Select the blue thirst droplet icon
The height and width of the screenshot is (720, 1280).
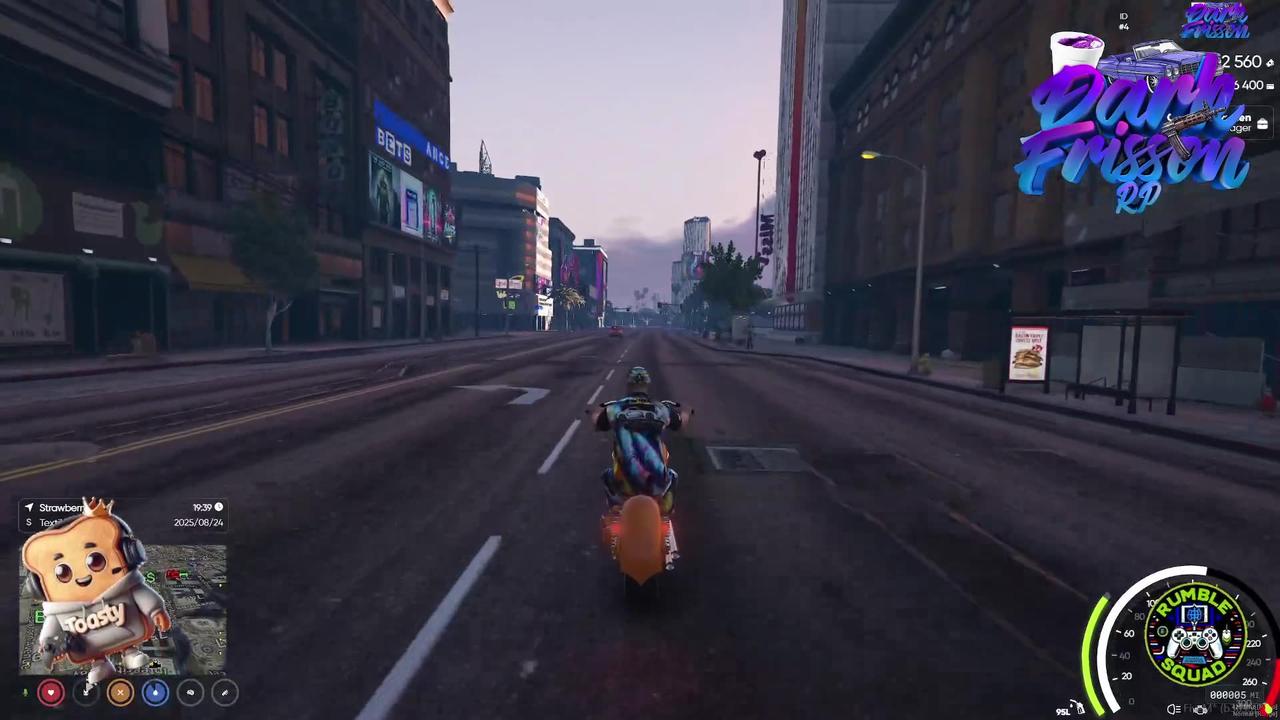pos(155,692)
